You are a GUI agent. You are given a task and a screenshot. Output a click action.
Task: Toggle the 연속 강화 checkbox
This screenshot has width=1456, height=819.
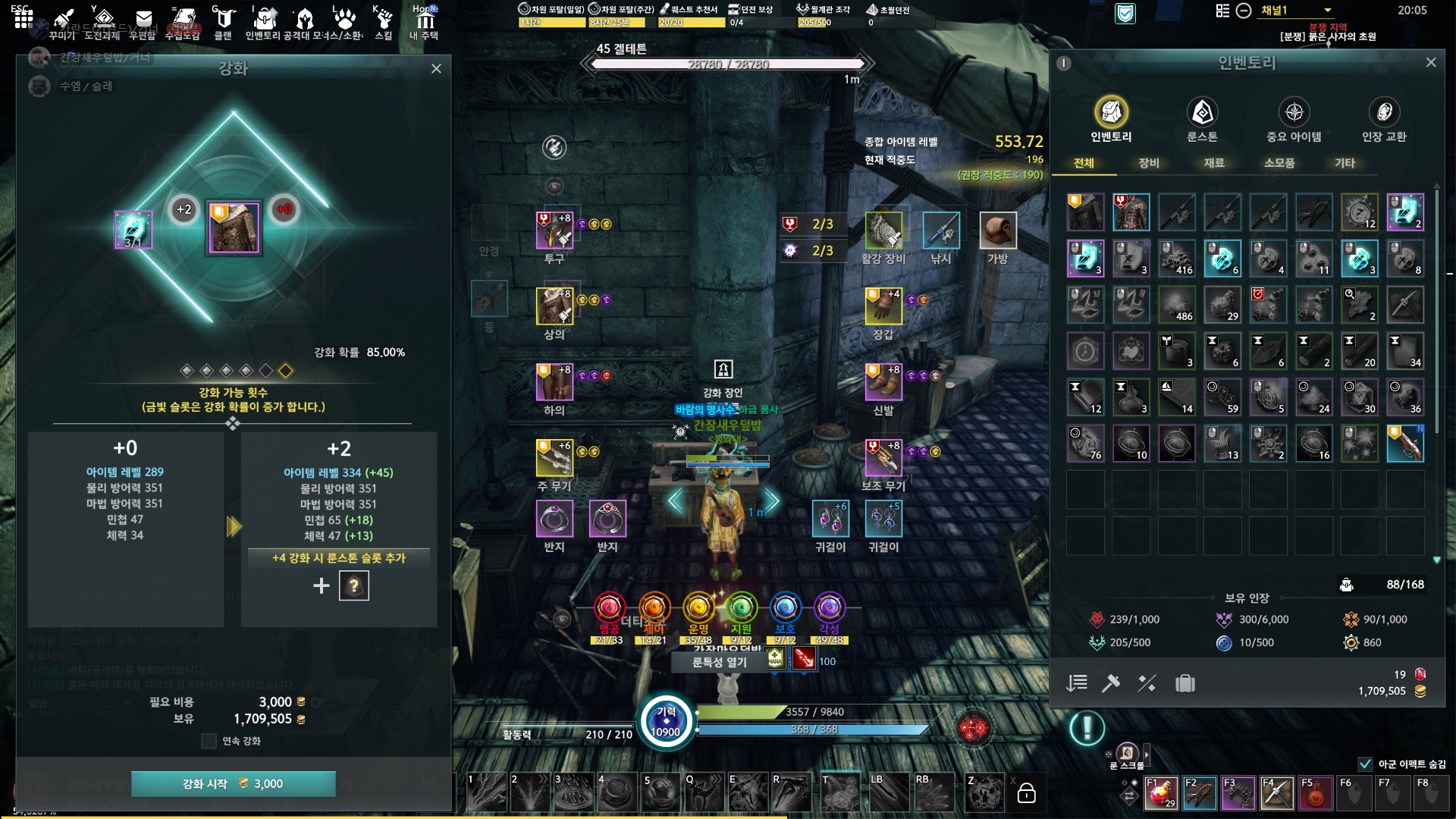tap(209, 741)
